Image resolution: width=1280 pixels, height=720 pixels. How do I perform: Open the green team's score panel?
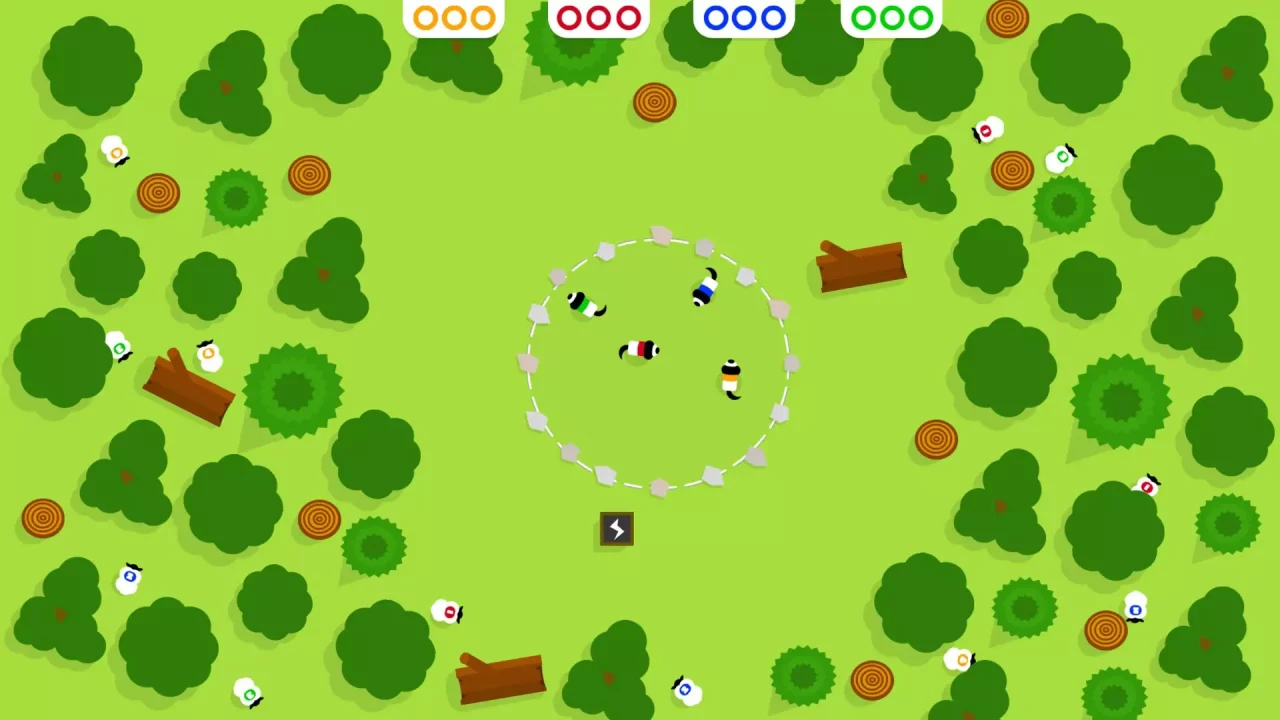[x=890, y=17]
